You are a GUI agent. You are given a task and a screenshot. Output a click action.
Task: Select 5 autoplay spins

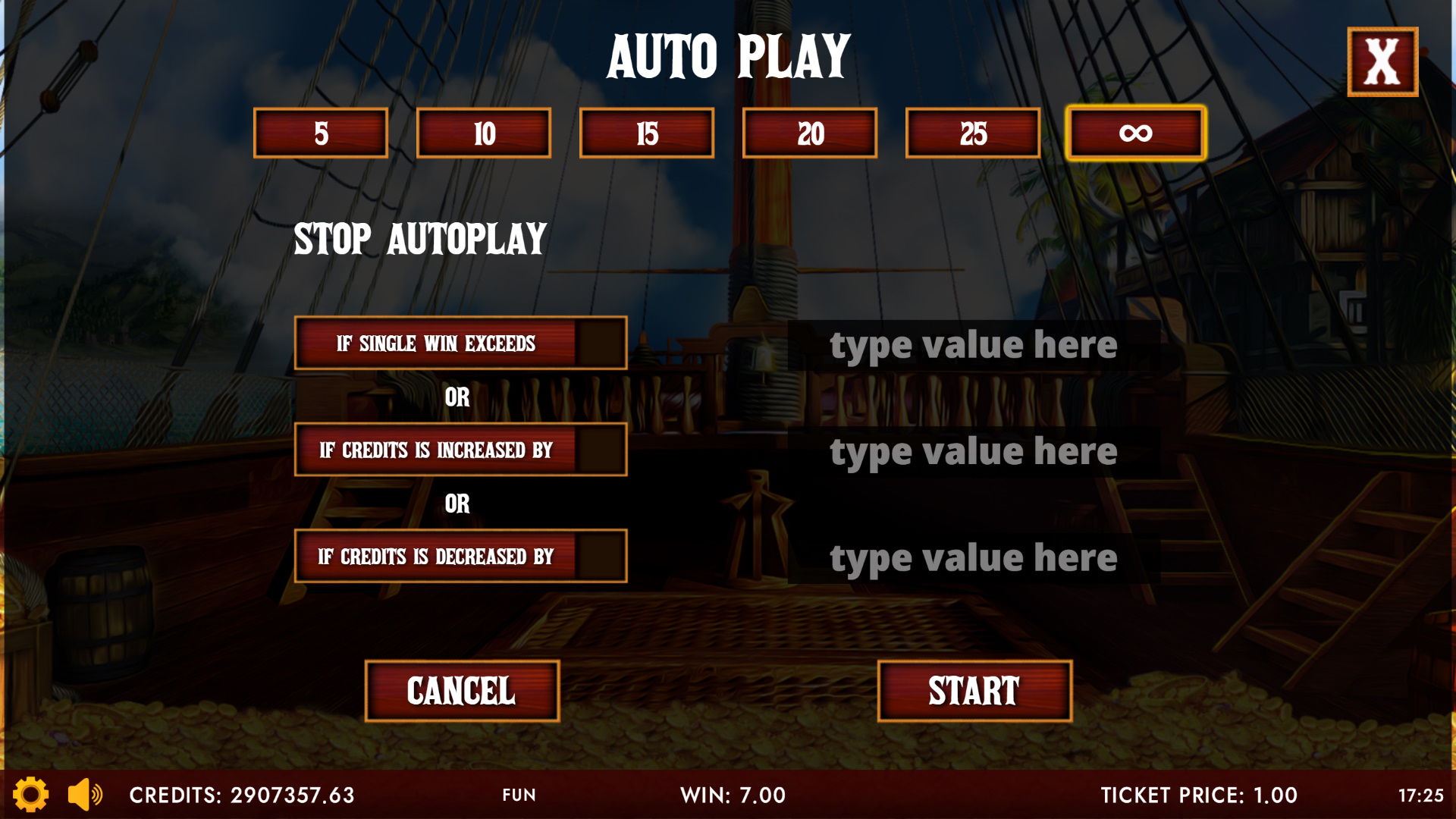(x=321, y=133)
